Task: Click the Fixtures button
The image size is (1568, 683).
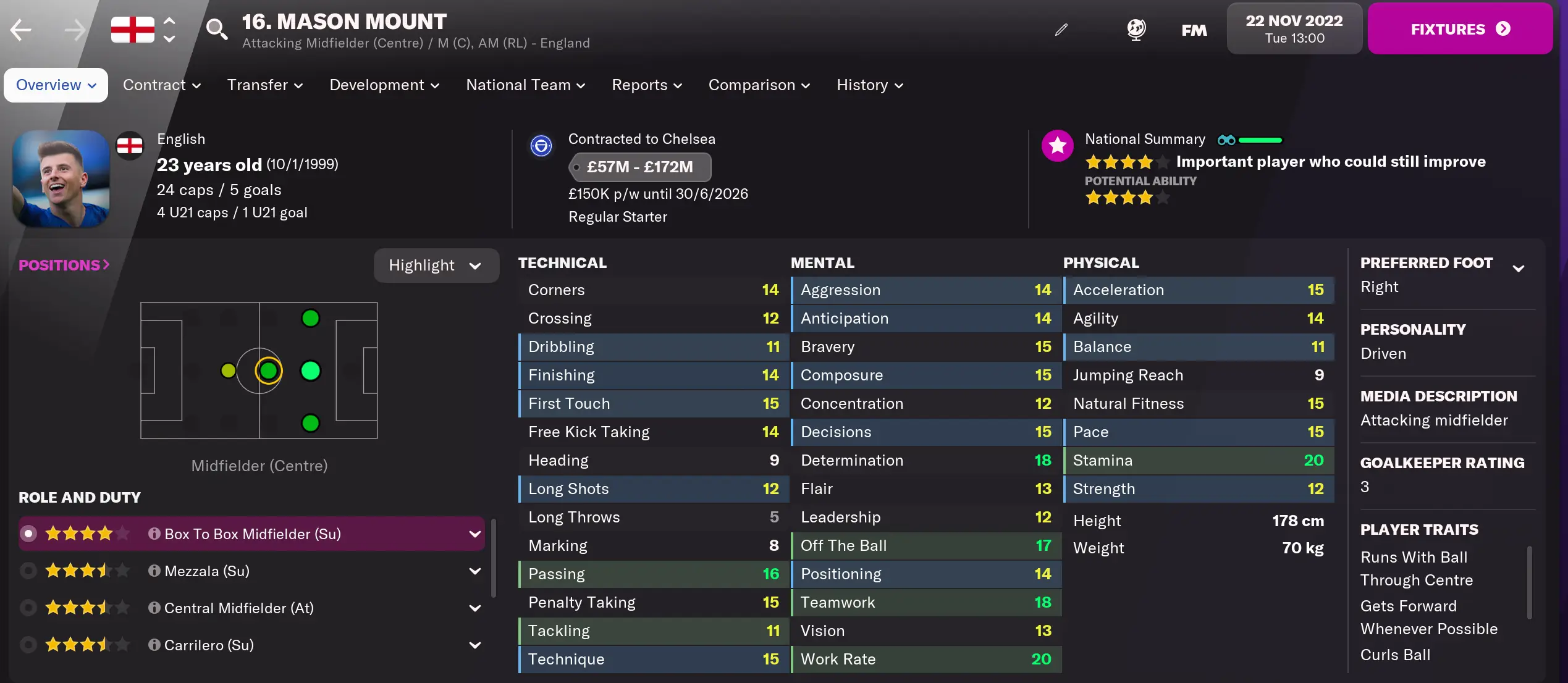Action: click(1460, 28)
